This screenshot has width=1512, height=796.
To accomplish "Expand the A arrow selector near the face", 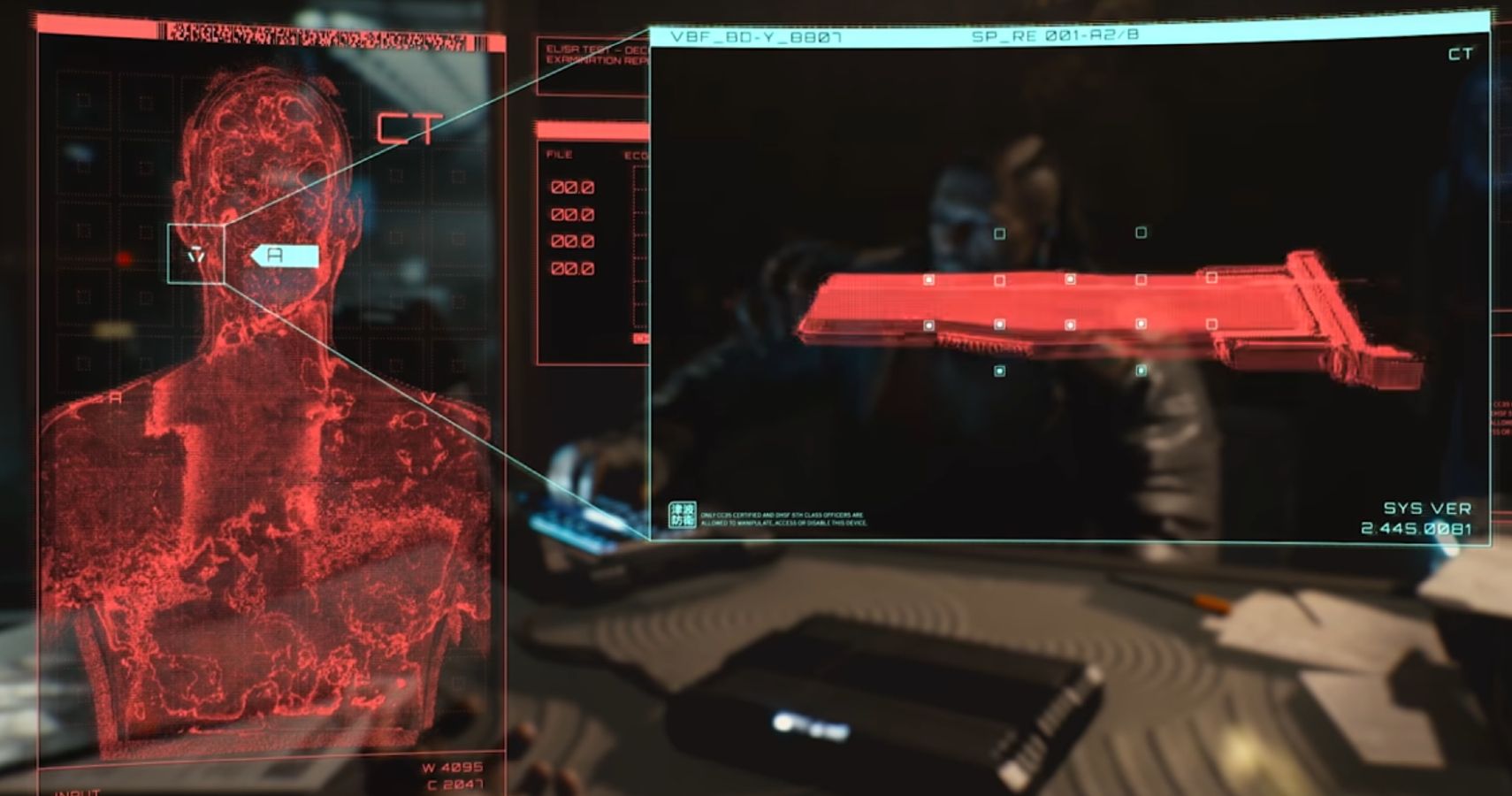I will (x=285, y=254).
